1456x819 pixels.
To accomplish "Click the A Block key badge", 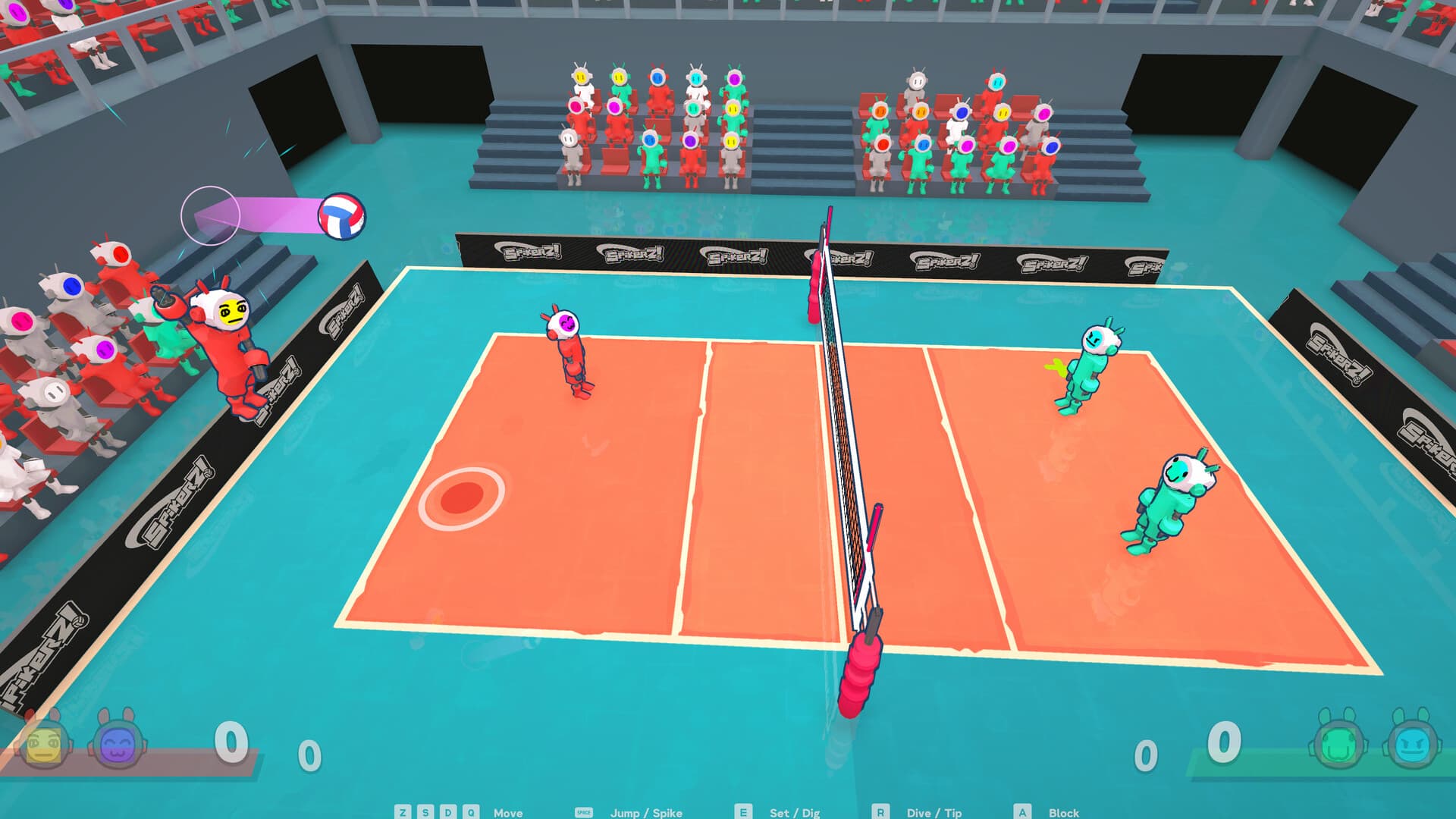I will pos(1024,812).
